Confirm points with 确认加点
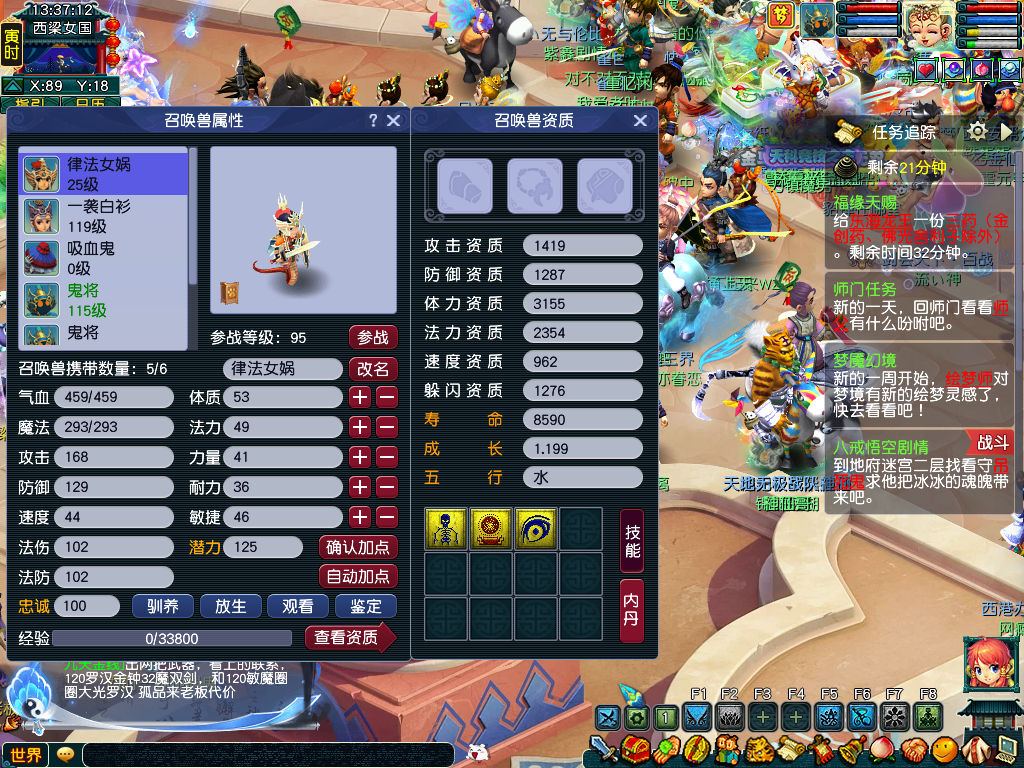The height and width of the screenshot is (768, 1024). pos(358,547)
